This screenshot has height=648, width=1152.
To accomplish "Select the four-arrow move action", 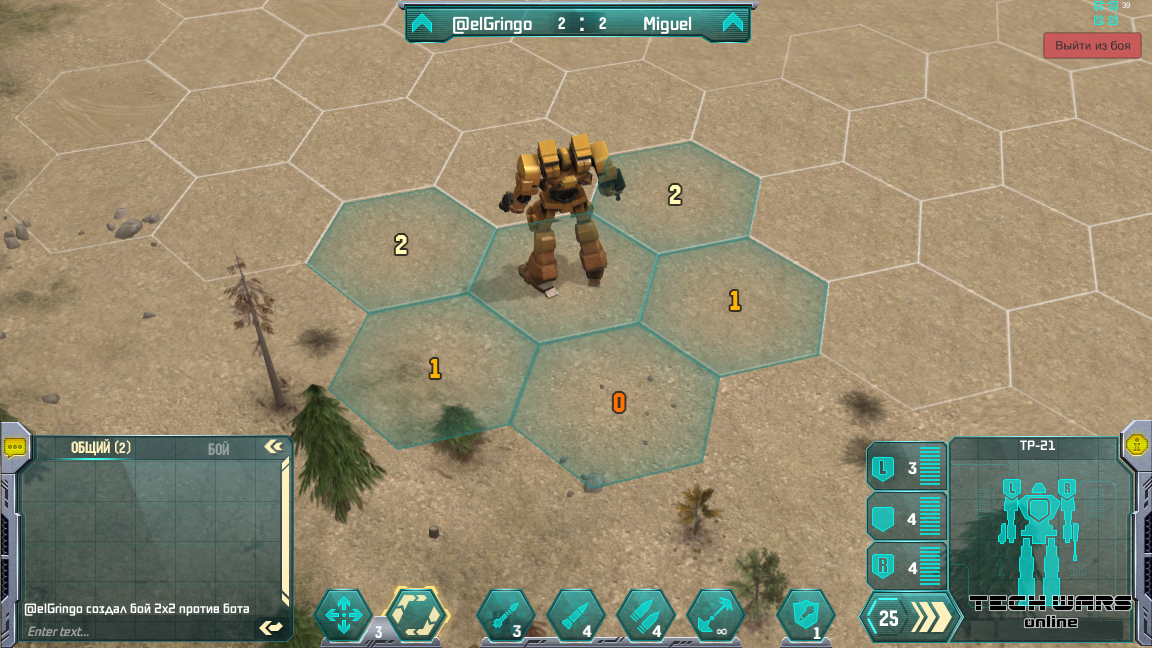I will pyautogui.click(x=343, y=615).
